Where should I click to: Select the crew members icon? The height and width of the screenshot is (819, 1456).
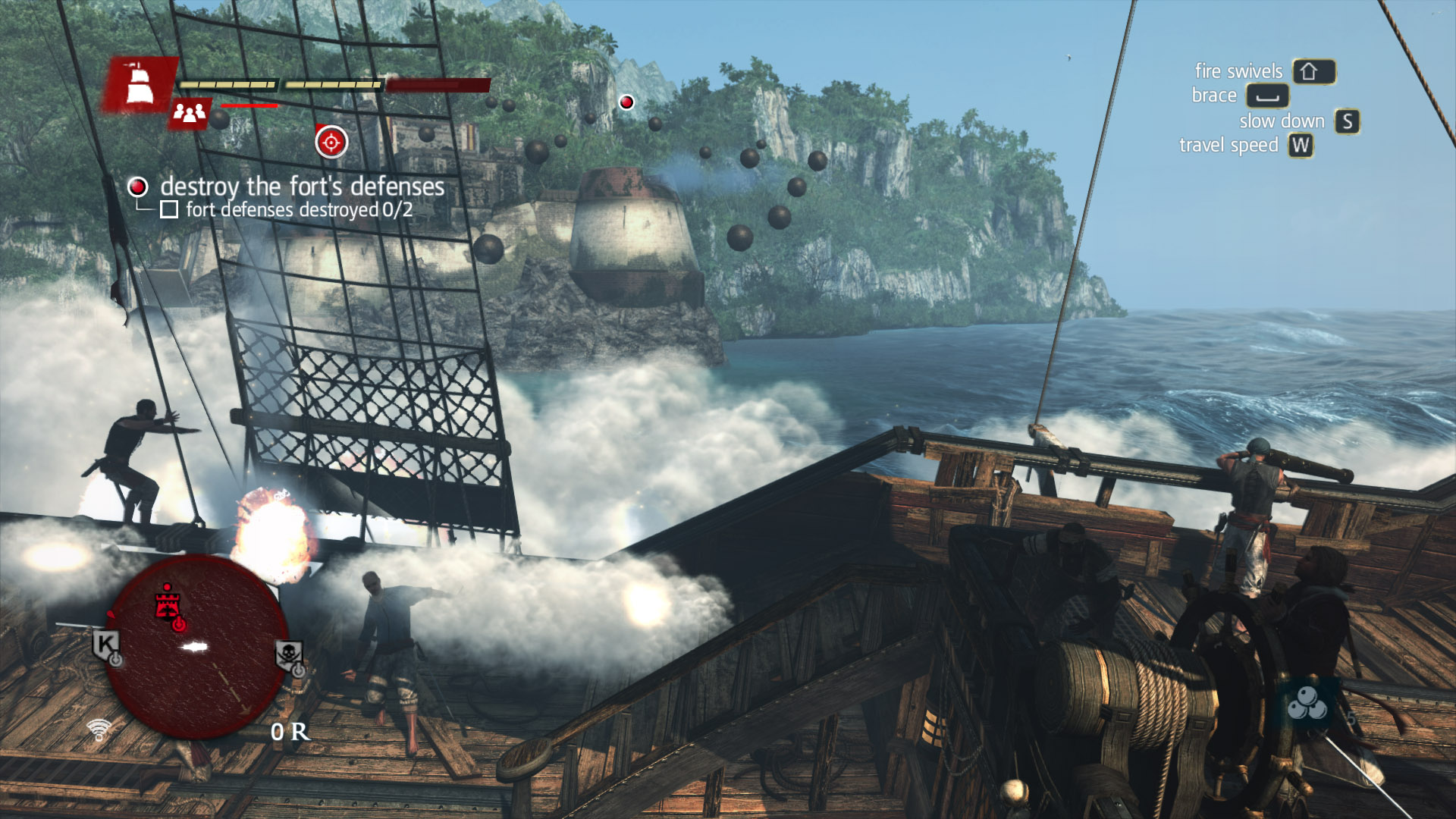pos(189,114)
